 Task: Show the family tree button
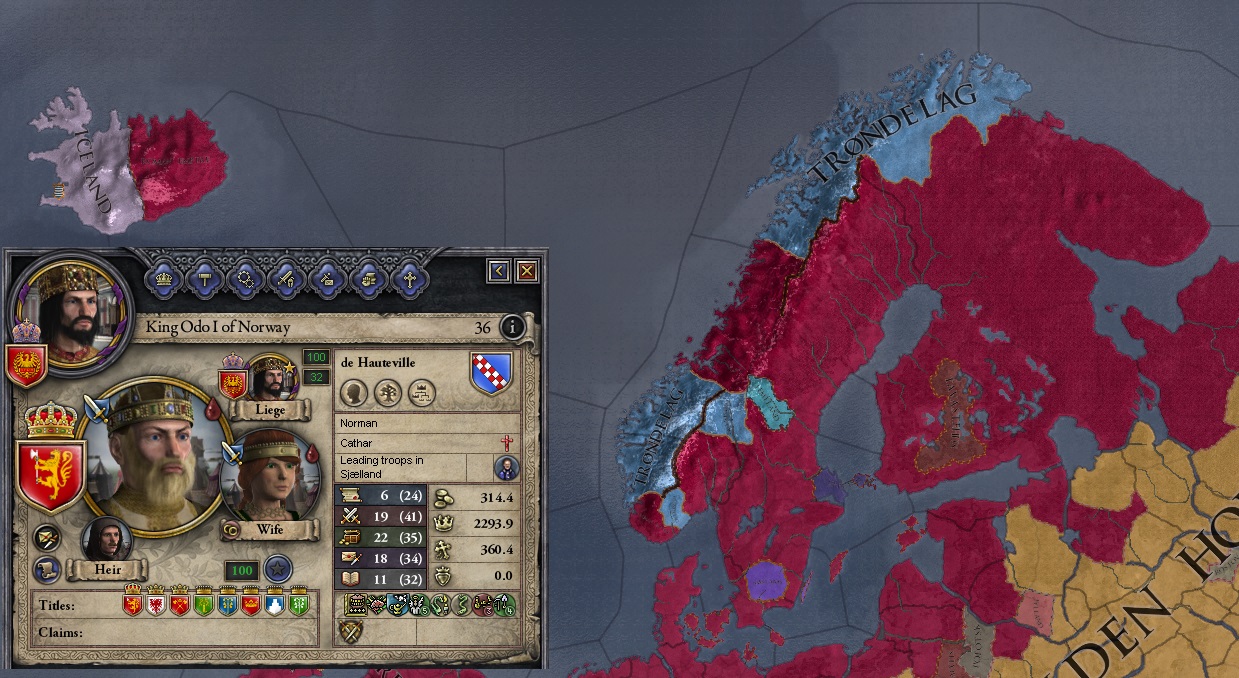tap(389, 393)
